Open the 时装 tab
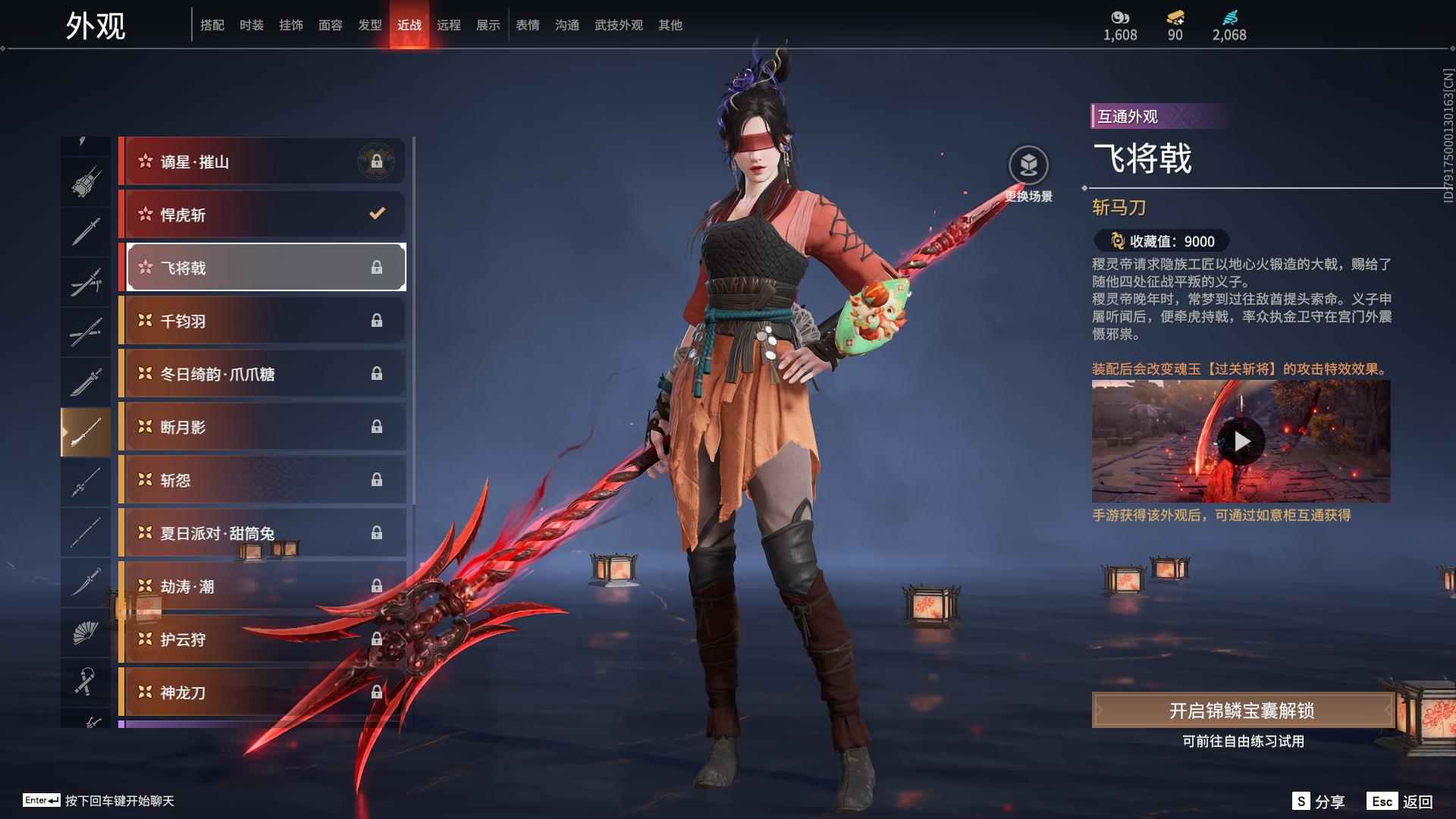 251,24
